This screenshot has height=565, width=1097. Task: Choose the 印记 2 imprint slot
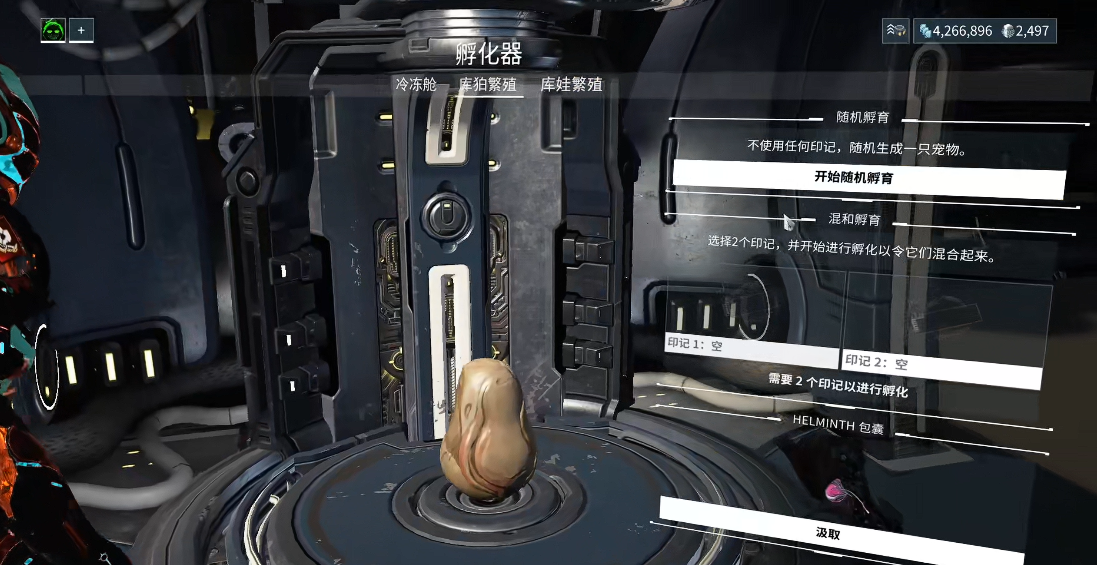(944, 328)
